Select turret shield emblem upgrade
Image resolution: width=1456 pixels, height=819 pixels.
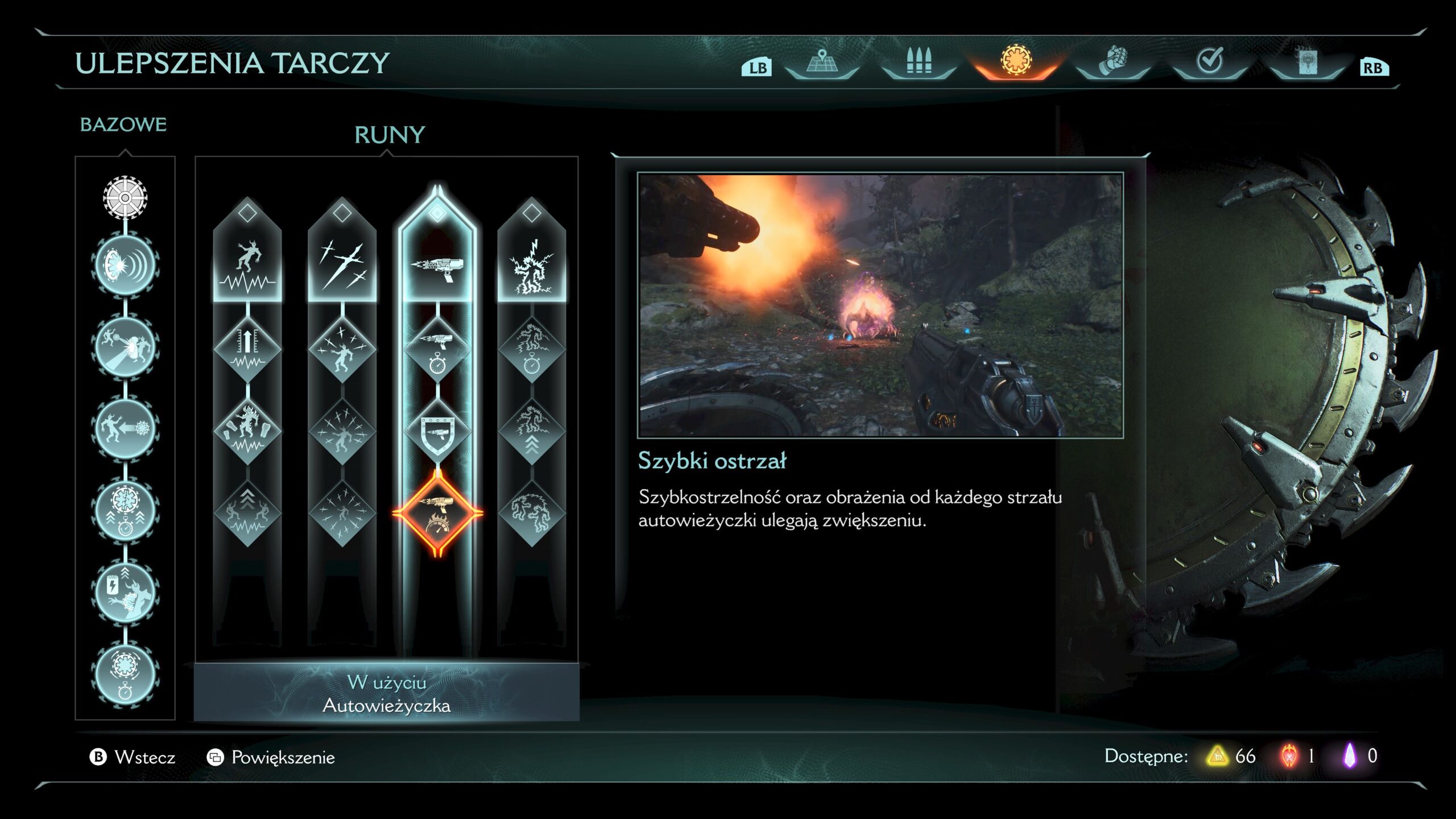pyautogui.click(x=437, y=431)
